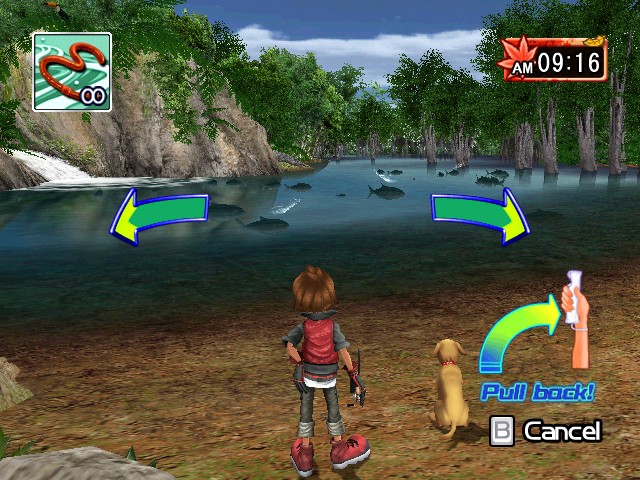Move right with the green arrow

(481, 213)
